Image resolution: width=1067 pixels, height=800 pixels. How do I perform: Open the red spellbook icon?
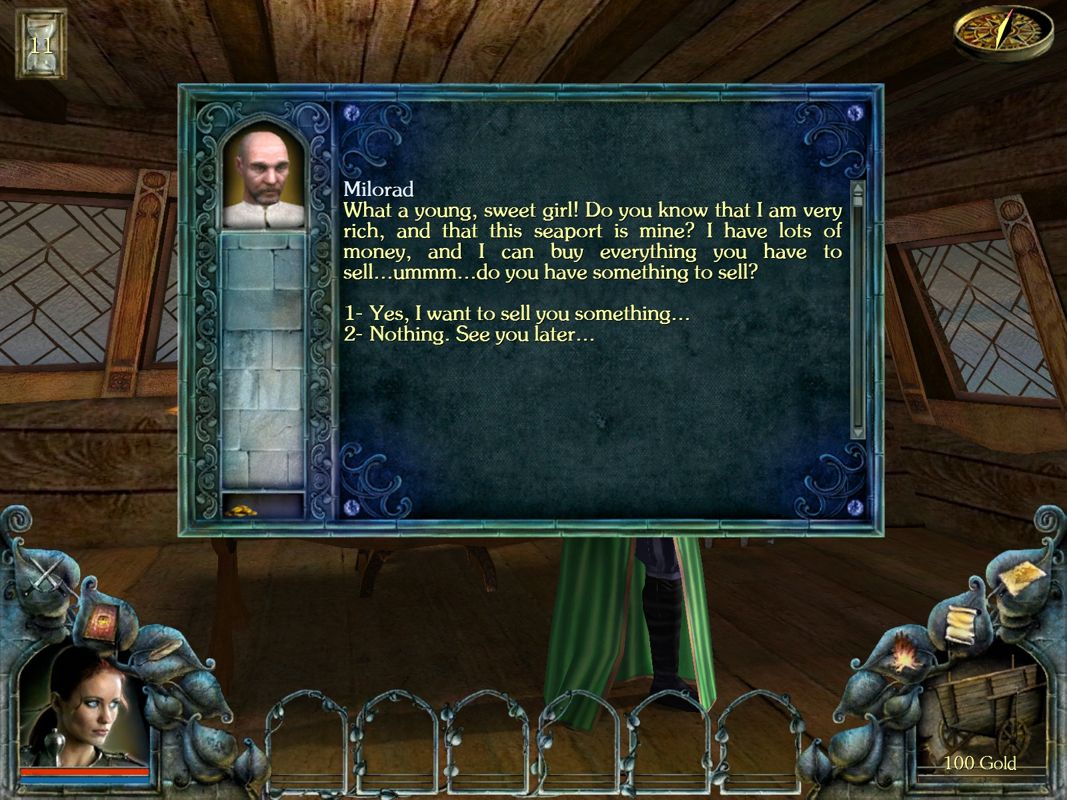tap(101, 624)
